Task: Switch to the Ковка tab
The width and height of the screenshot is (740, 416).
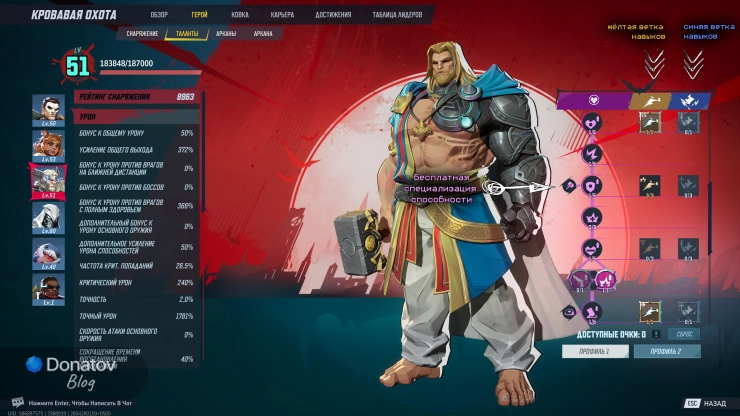Action: 240,15
